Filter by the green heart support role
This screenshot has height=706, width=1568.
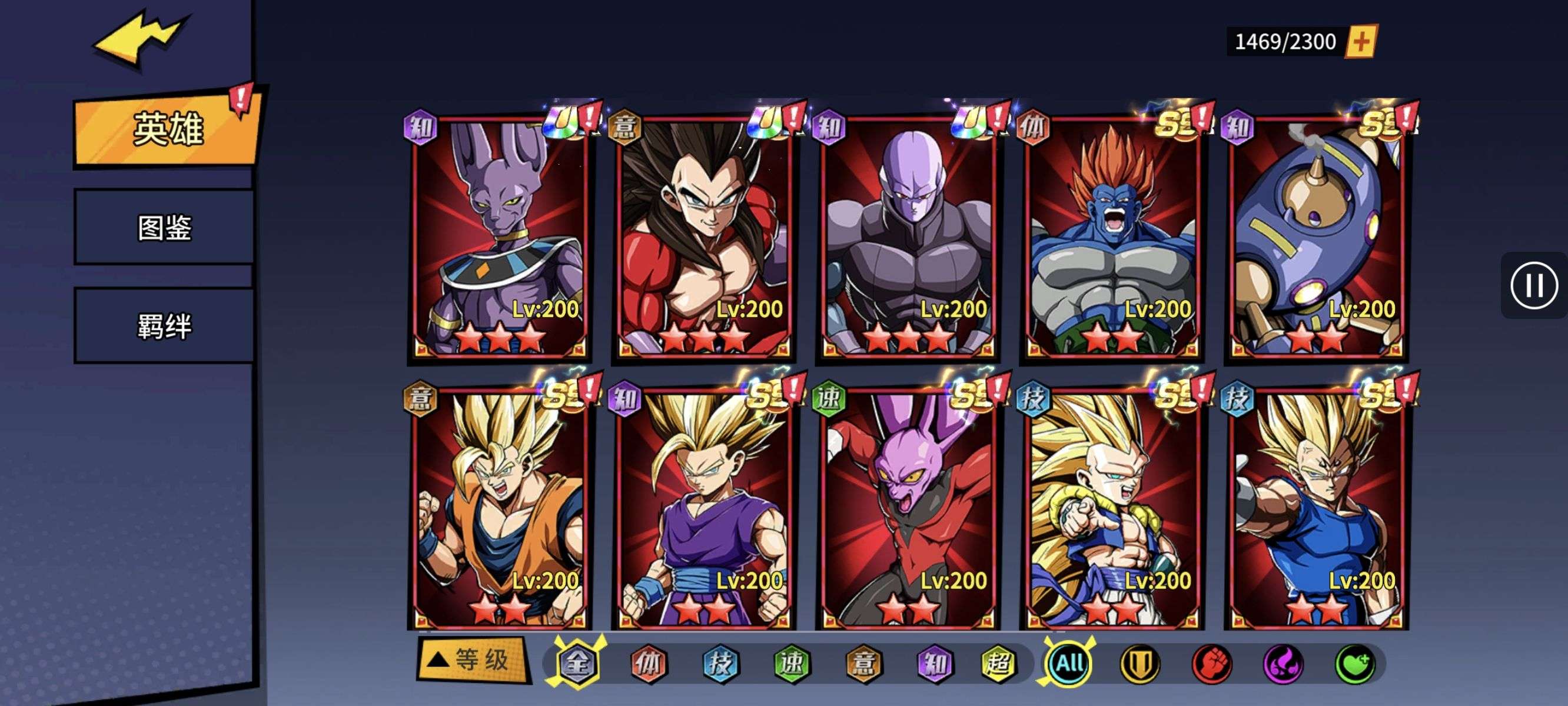point(1355,664)
